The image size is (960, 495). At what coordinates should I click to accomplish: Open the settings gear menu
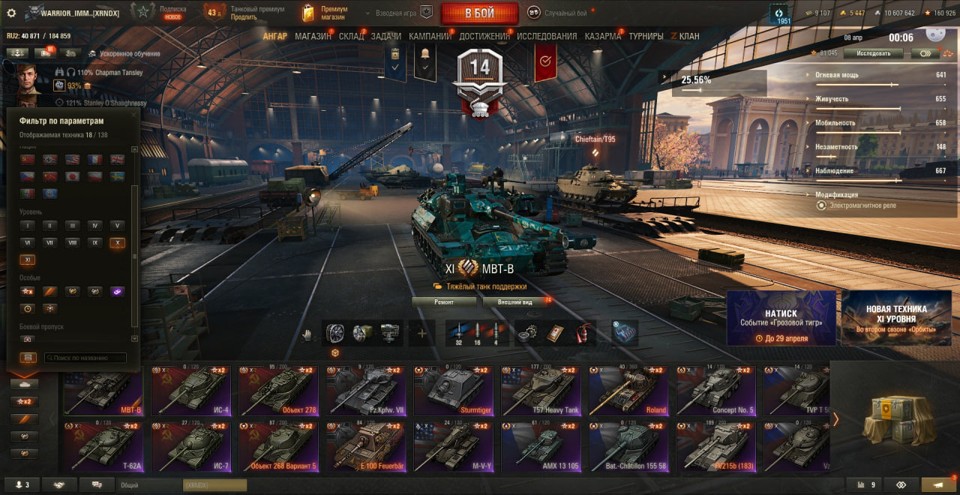click(12, 13)
